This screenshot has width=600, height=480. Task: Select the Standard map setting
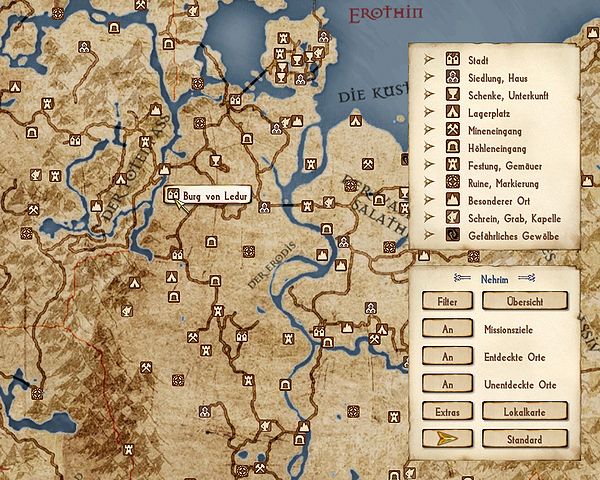pyautogui.click(x=524, y=439)
